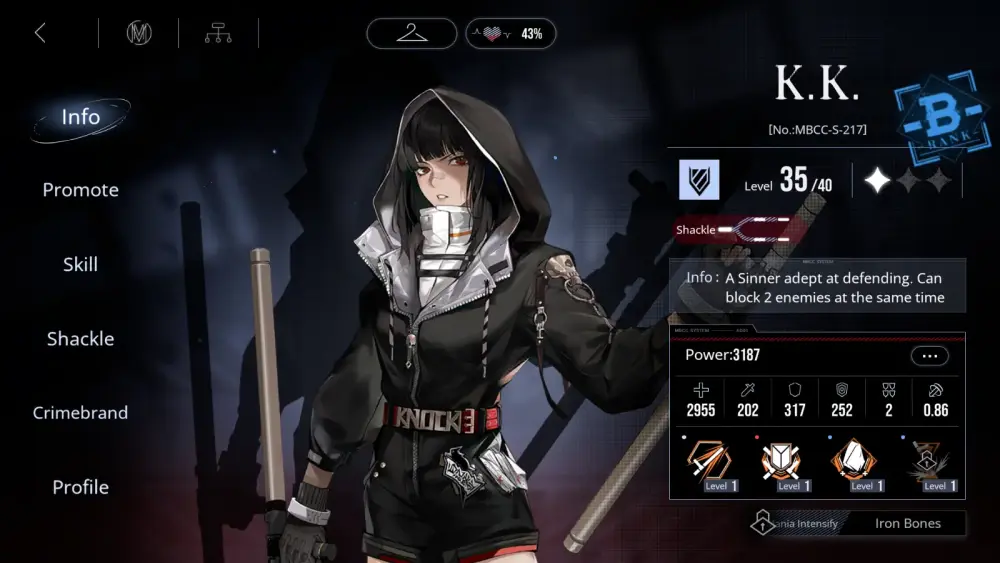
Task: Show the Profile tab
Action: click(x=81, y=487)
